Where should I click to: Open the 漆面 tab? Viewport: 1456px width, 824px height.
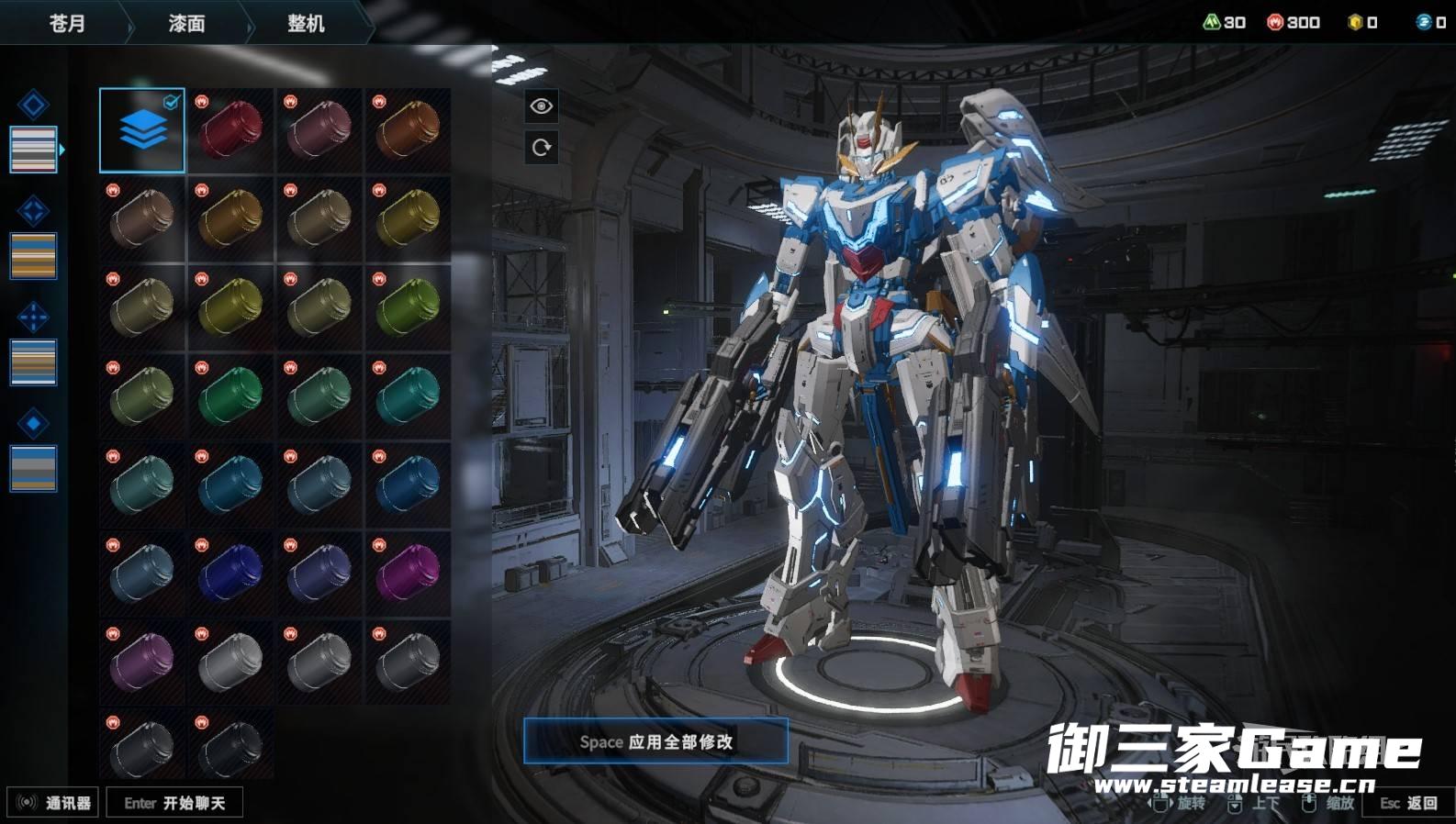tap(186, 23)
